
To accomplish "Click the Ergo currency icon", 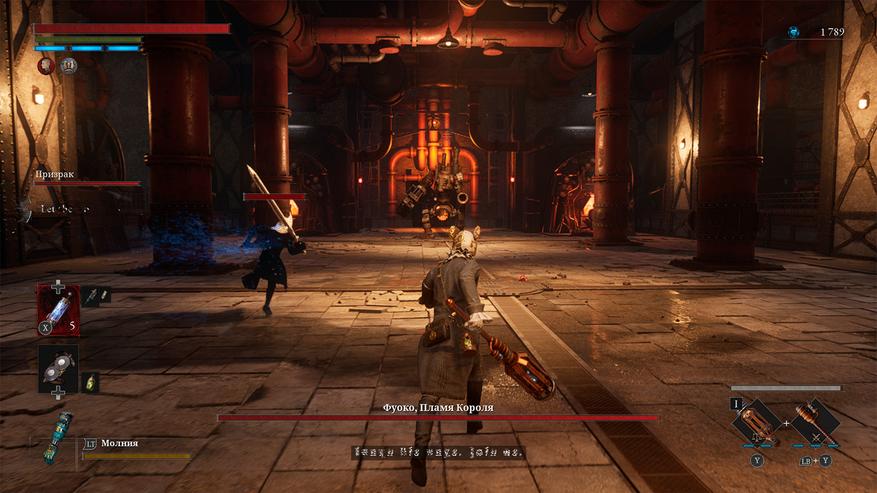I will tap(794, 32).
